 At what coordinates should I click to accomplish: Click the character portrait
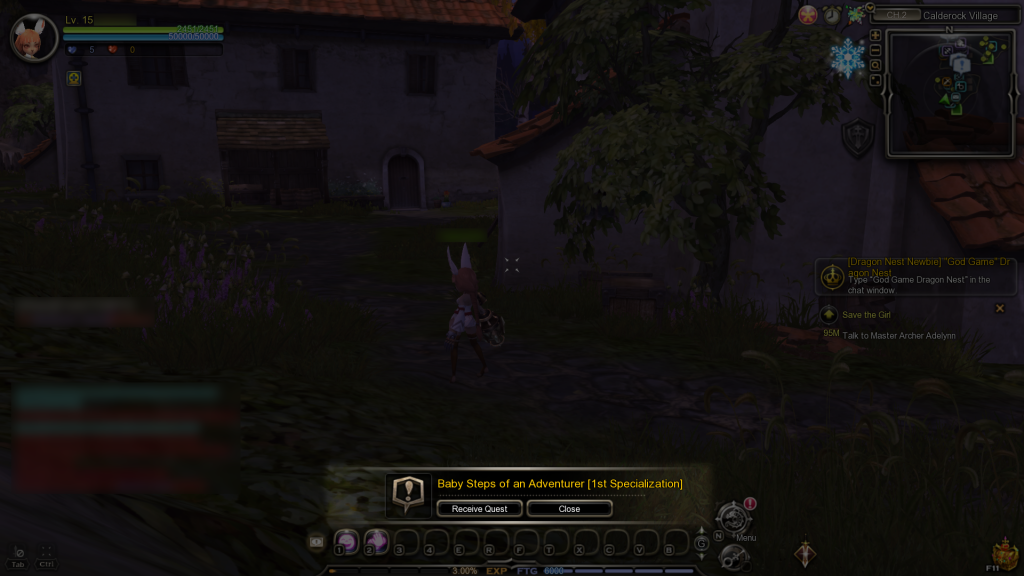tap(34, 38)
